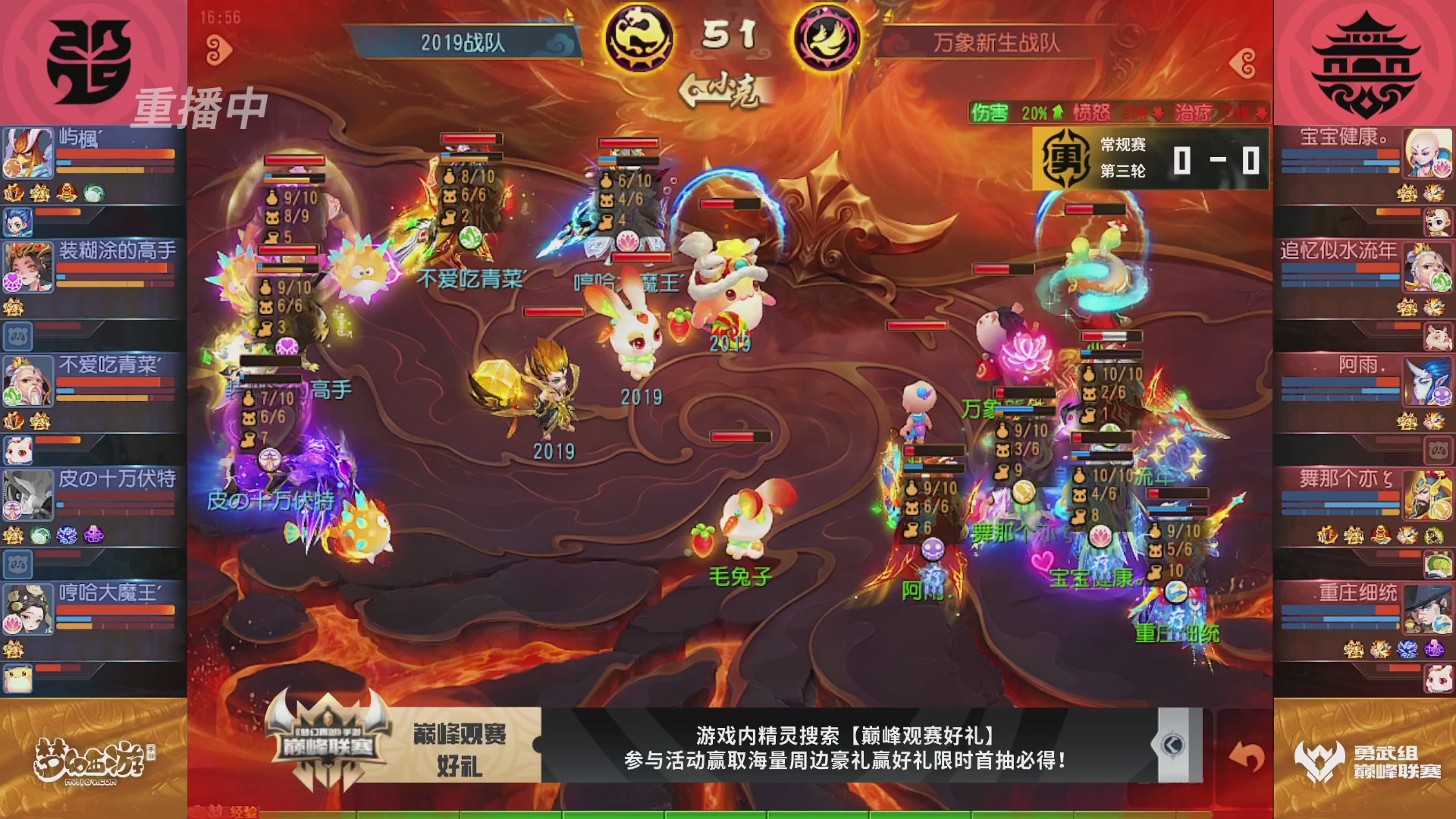Viewport: 1456px width, 819px height.
Task: Click the 51 countdown timer at top center
Action: [730, 37]
